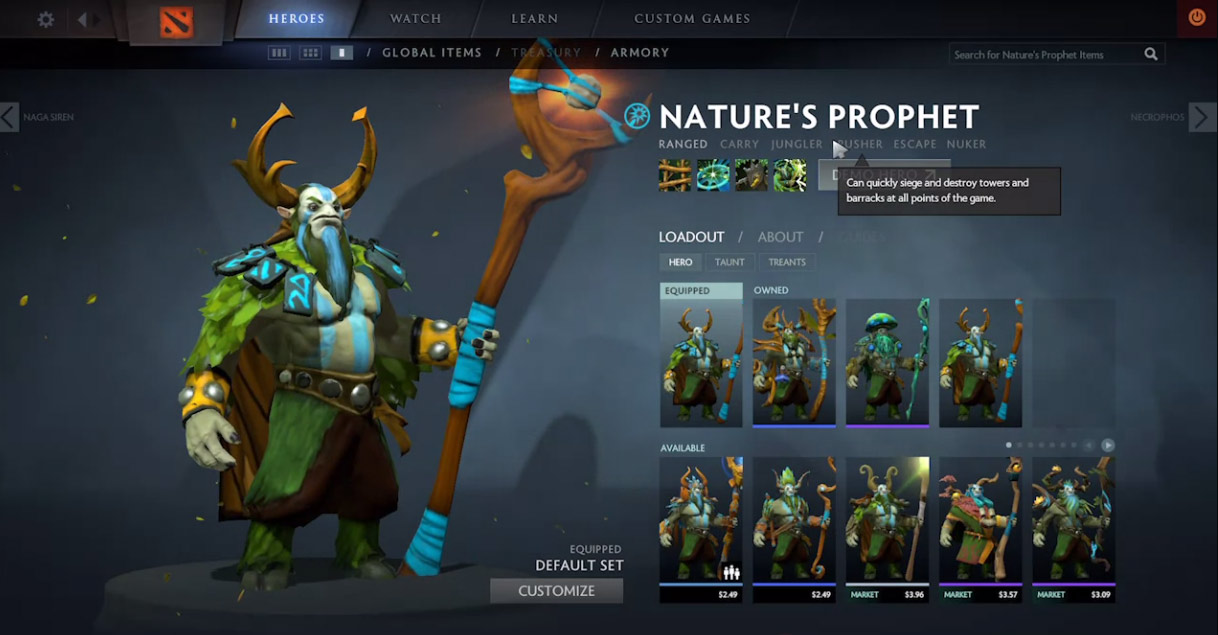Go to next hero Necrophos
1218x635 pixels.
[1201, 117]
